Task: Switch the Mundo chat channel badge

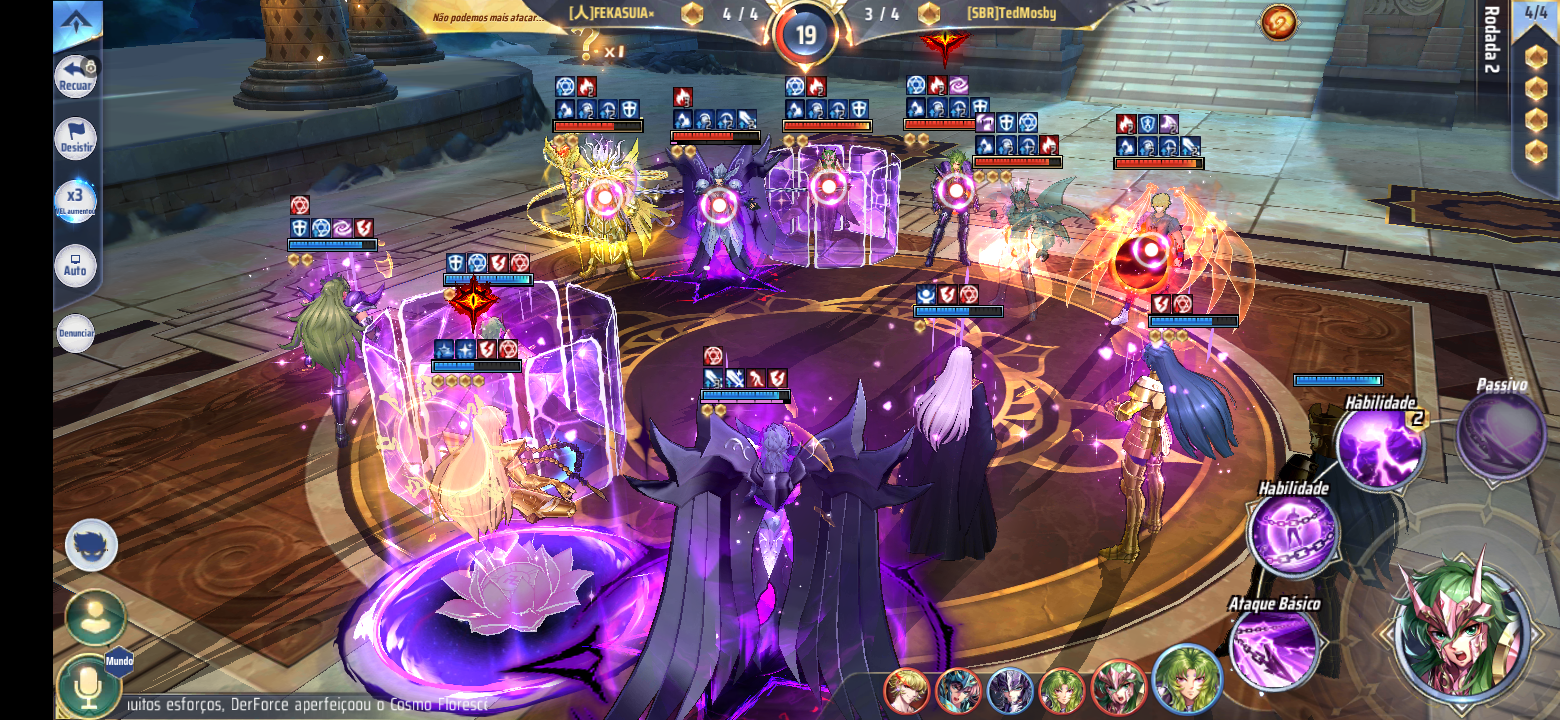Action: pos(119,661)
